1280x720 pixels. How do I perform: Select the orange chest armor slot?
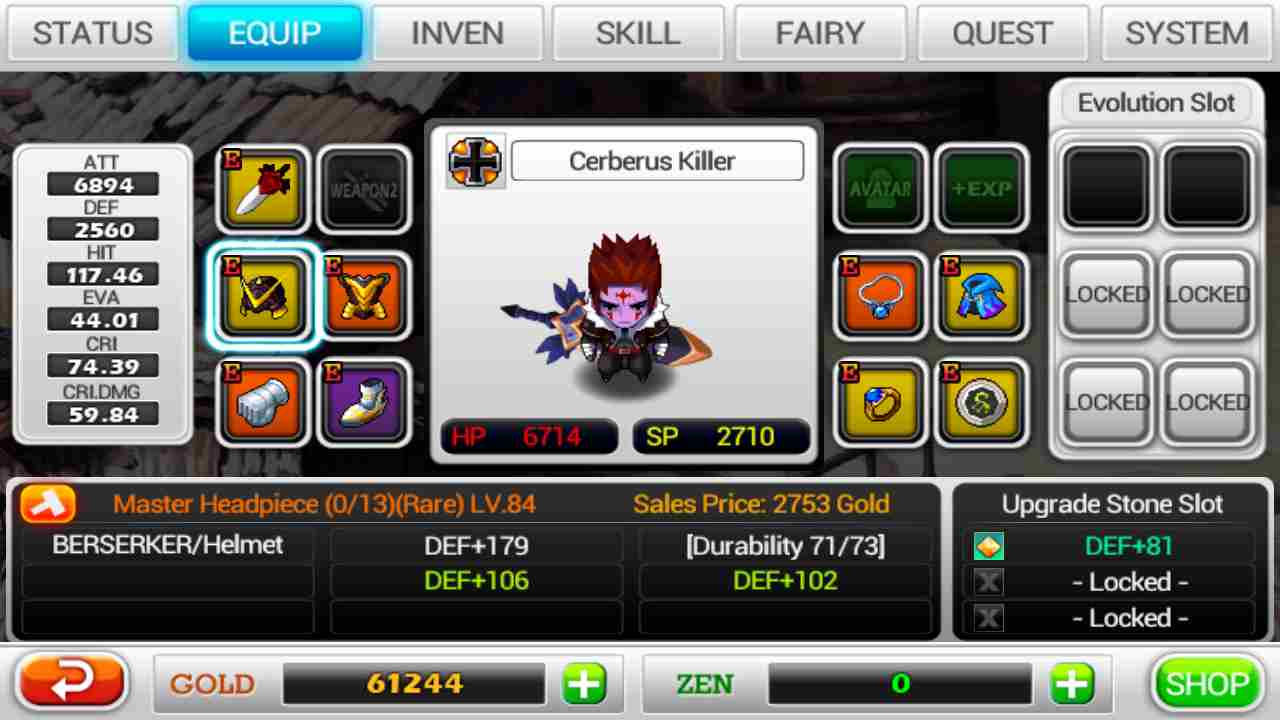(364, 297)
